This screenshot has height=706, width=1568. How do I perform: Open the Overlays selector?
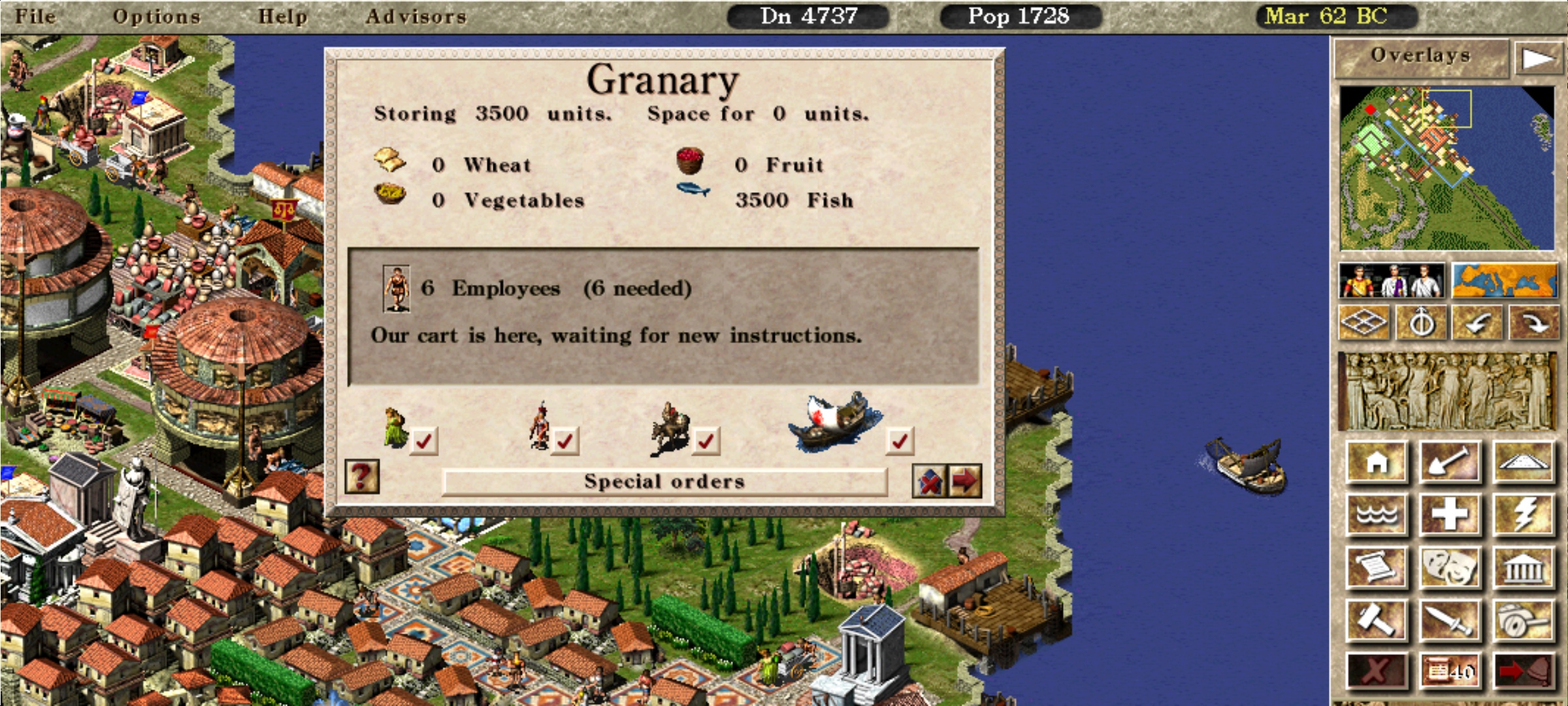click(1420, 56)
